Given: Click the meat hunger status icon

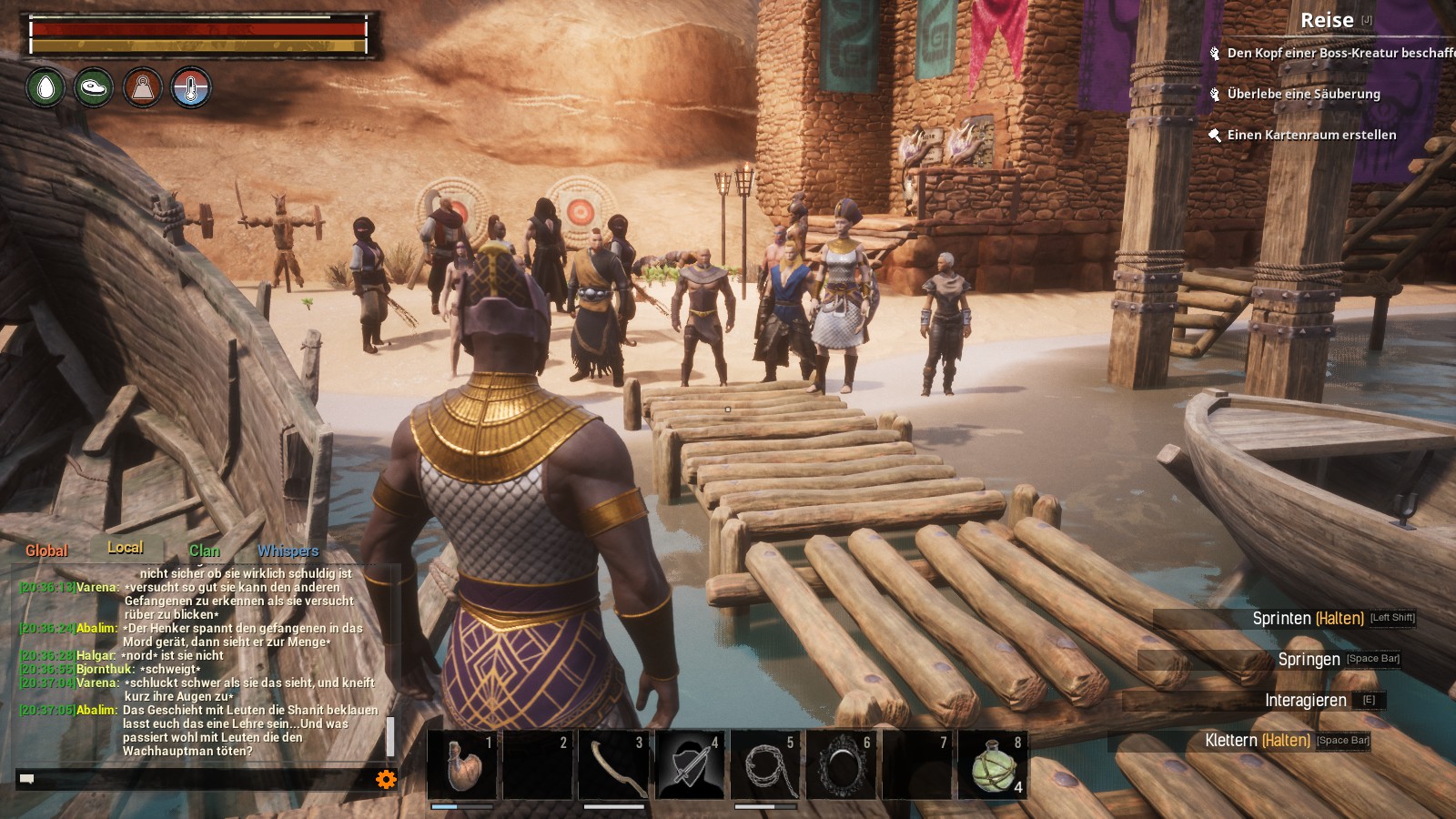Looking at the screenshot, I should pos(94,88).
